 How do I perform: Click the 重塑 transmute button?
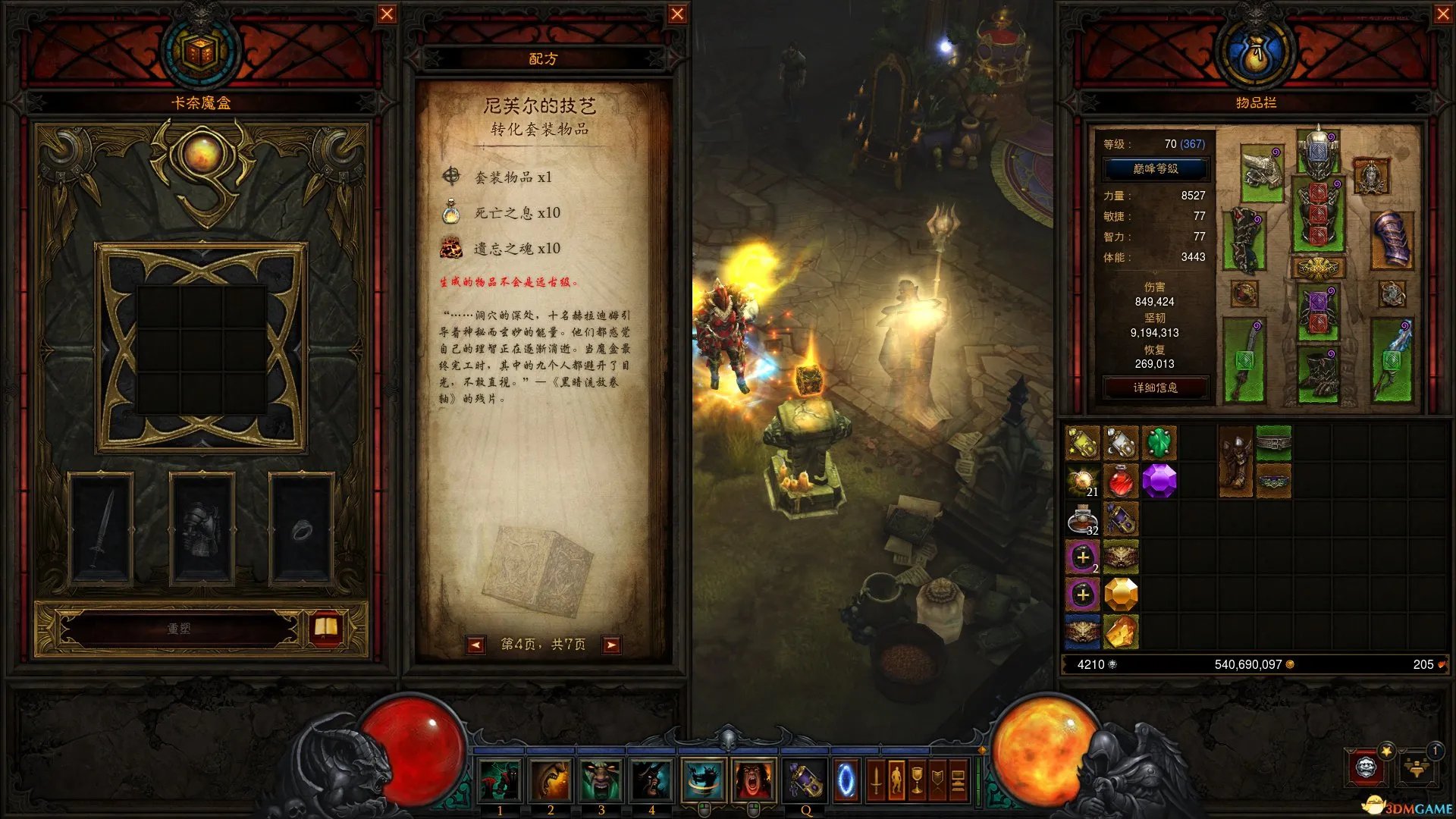[x=179, y=629]
